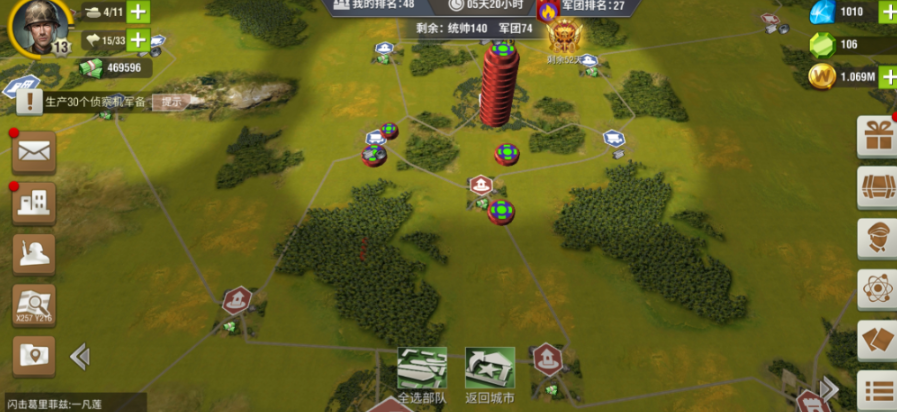The image size is (897, 412).
Task: Open the cards menu icon
Action: coord(878,340)
